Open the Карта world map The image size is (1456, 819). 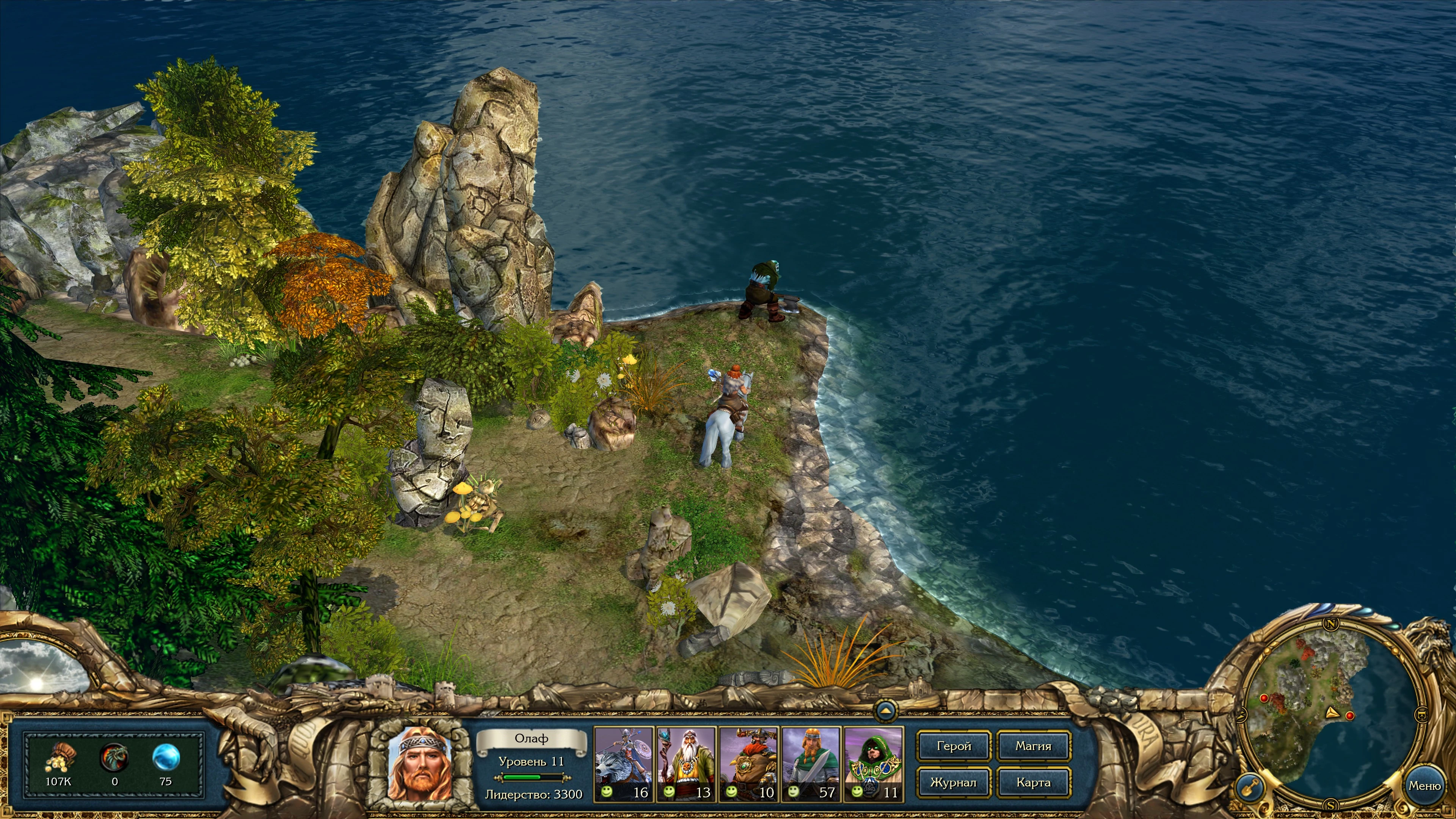pos(1033,783)
